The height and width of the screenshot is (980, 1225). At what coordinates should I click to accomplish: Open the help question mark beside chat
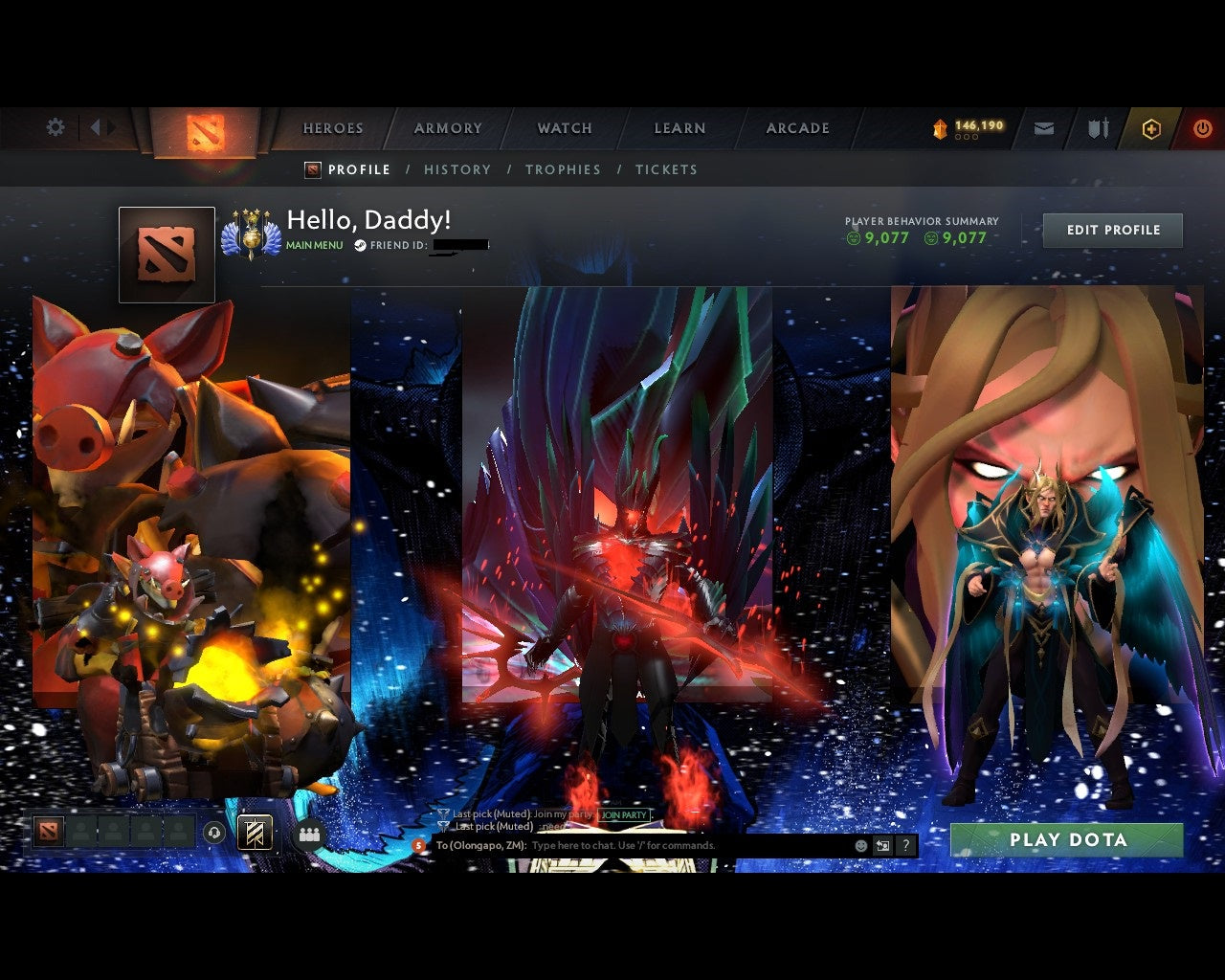905,846
